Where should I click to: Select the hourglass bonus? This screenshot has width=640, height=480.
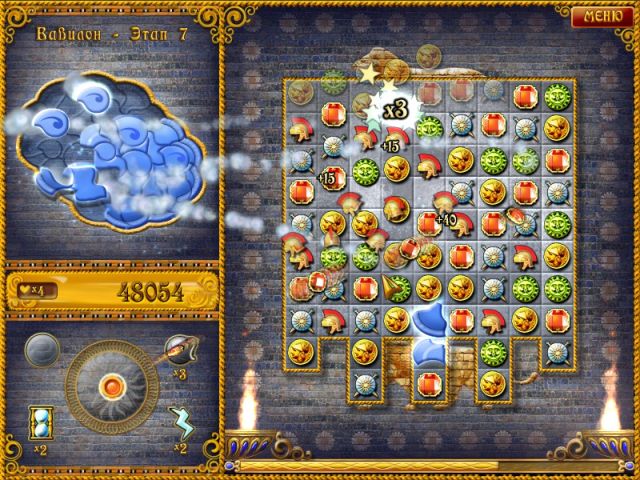pos(43,420)
